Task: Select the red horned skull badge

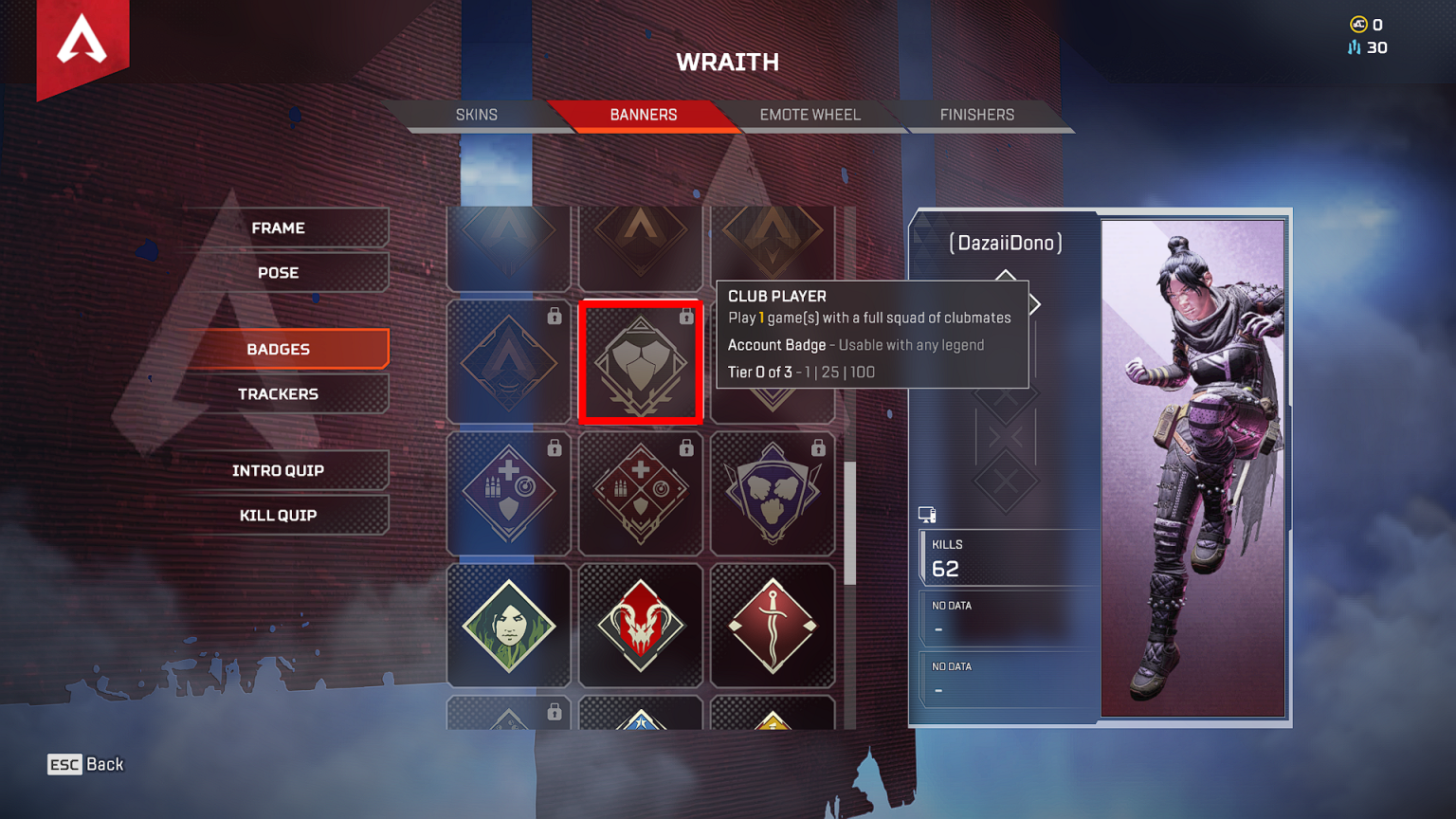Action: 641,626
